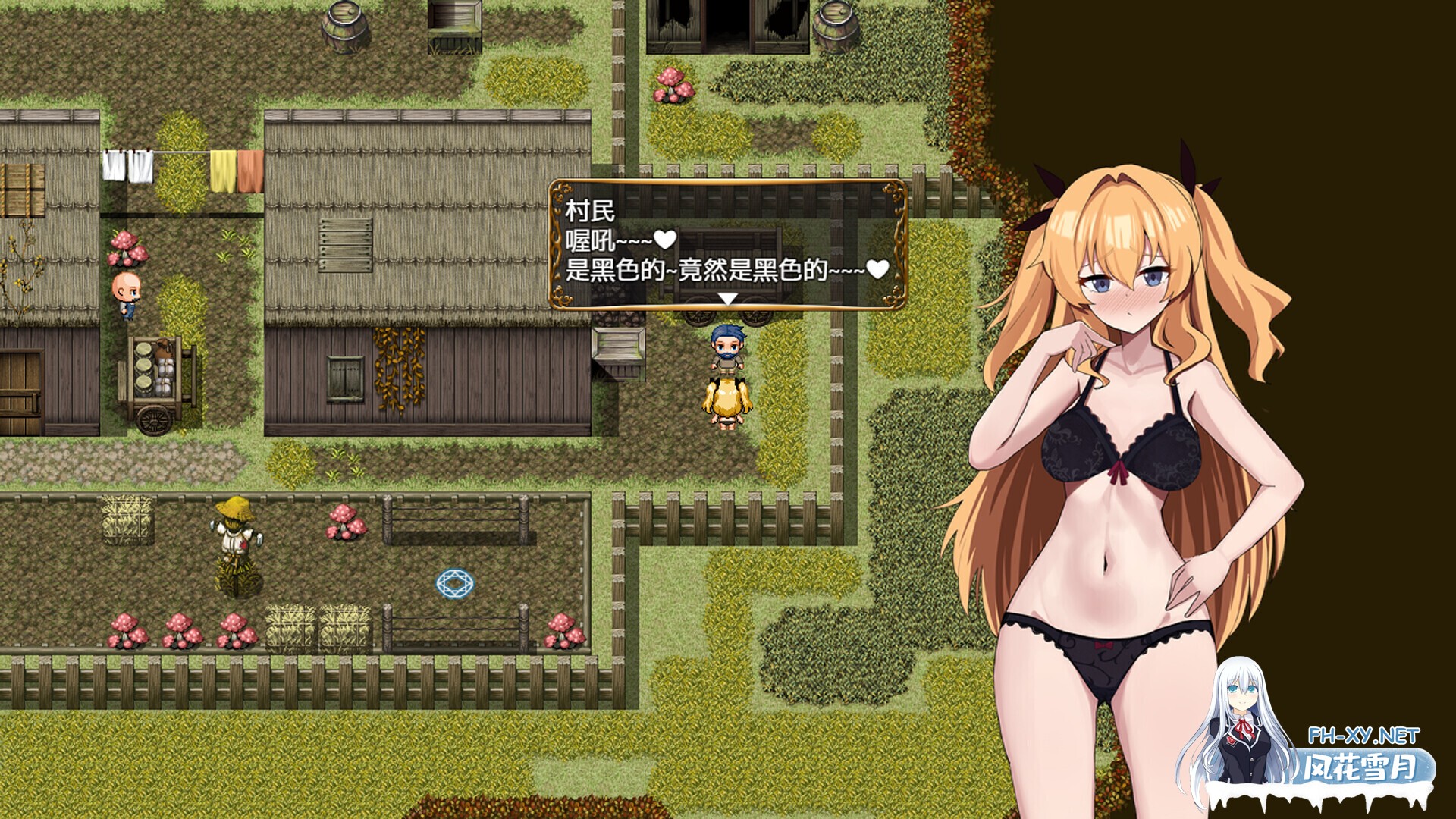The width and height of the screenshot is (1456, 819).
Task: Click the pink mushroom cluster near the dark doorway
Action: coord(672,83)
